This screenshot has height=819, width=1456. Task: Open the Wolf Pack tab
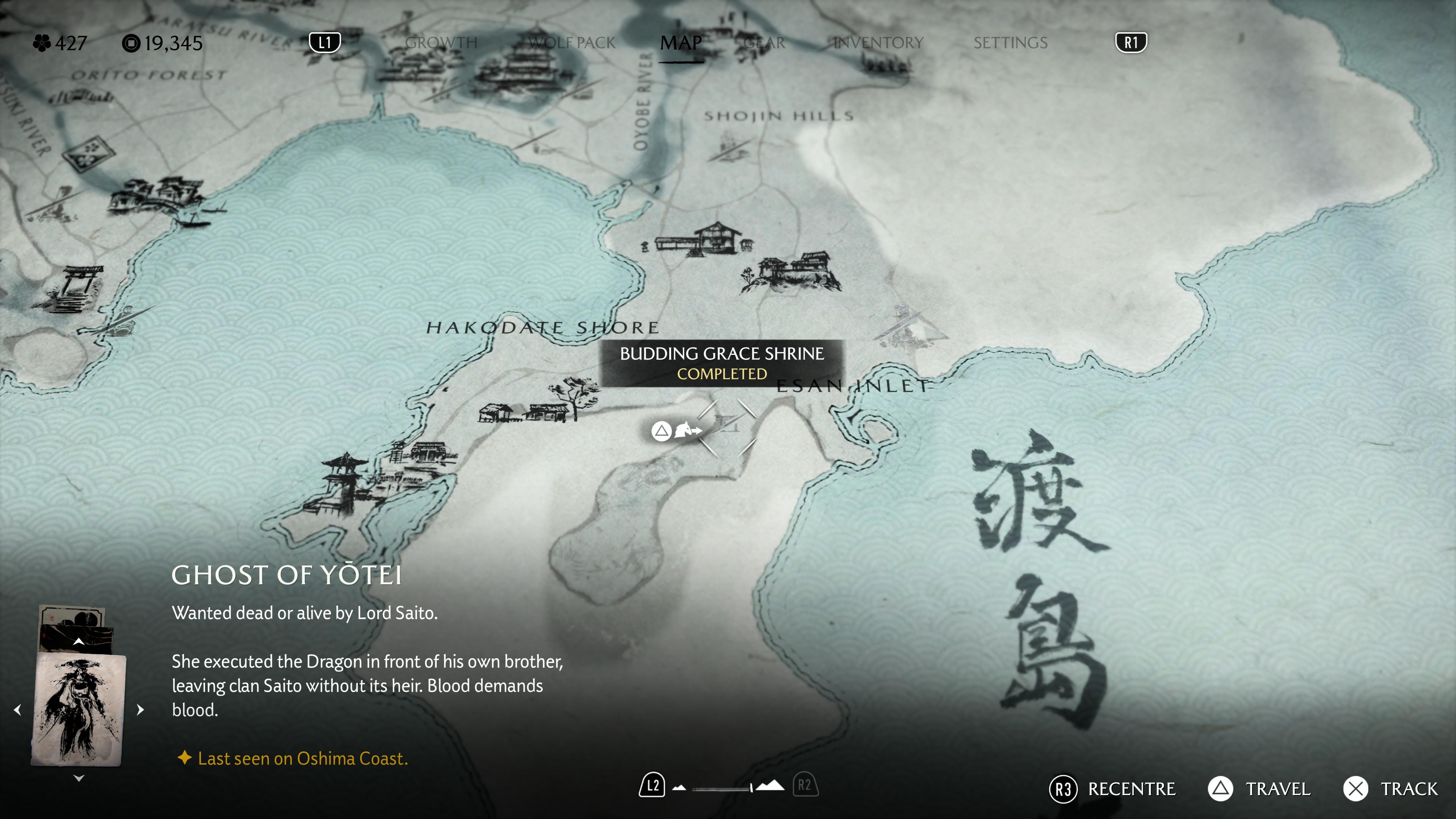[571, 43]
